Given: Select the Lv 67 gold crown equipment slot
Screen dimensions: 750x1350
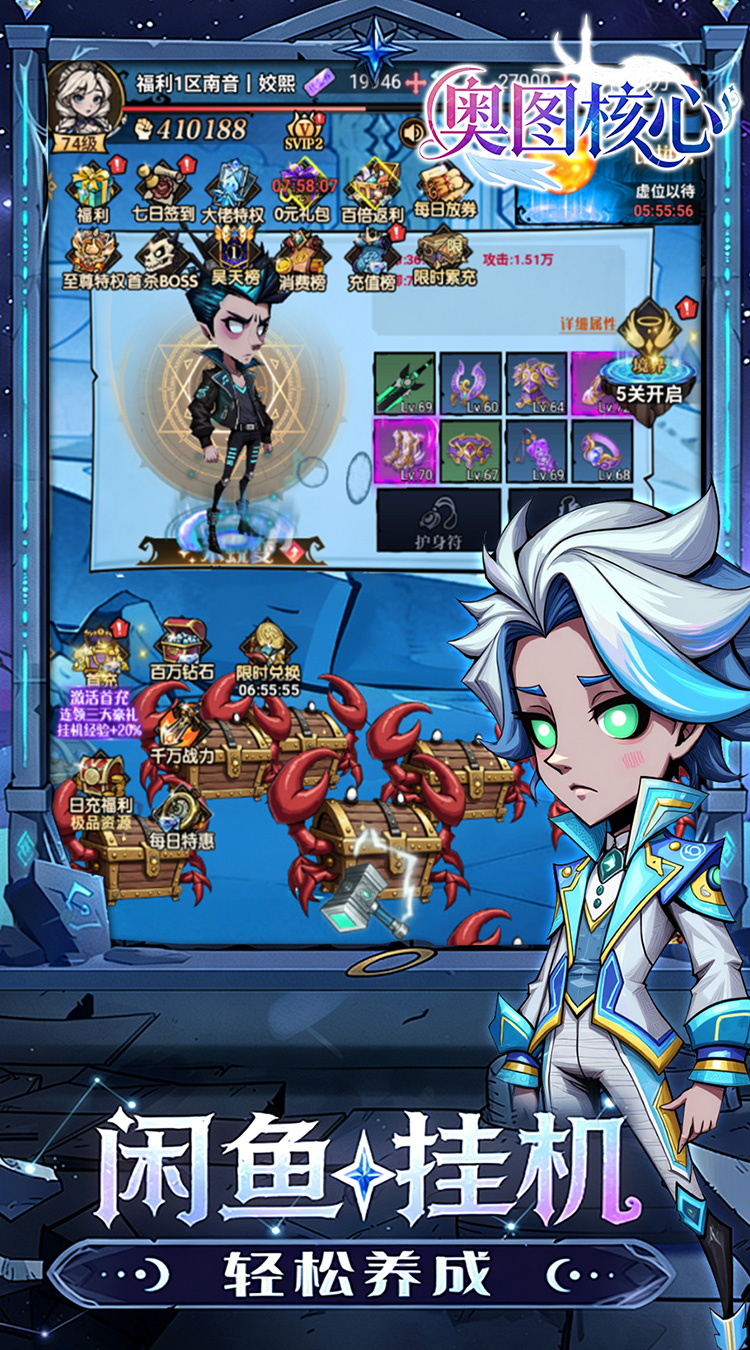Looking at the screenshot, I should [x=471, y=450].
